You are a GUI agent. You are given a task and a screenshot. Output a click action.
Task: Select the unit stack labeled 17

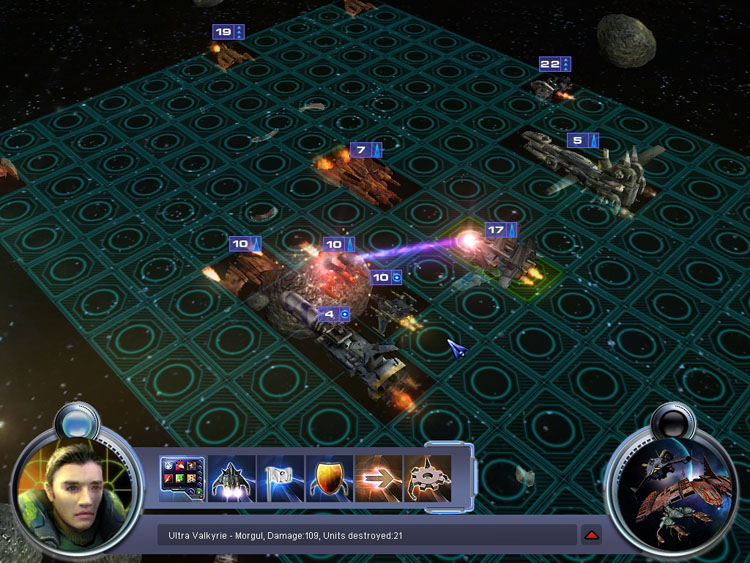tap(512, 262)
